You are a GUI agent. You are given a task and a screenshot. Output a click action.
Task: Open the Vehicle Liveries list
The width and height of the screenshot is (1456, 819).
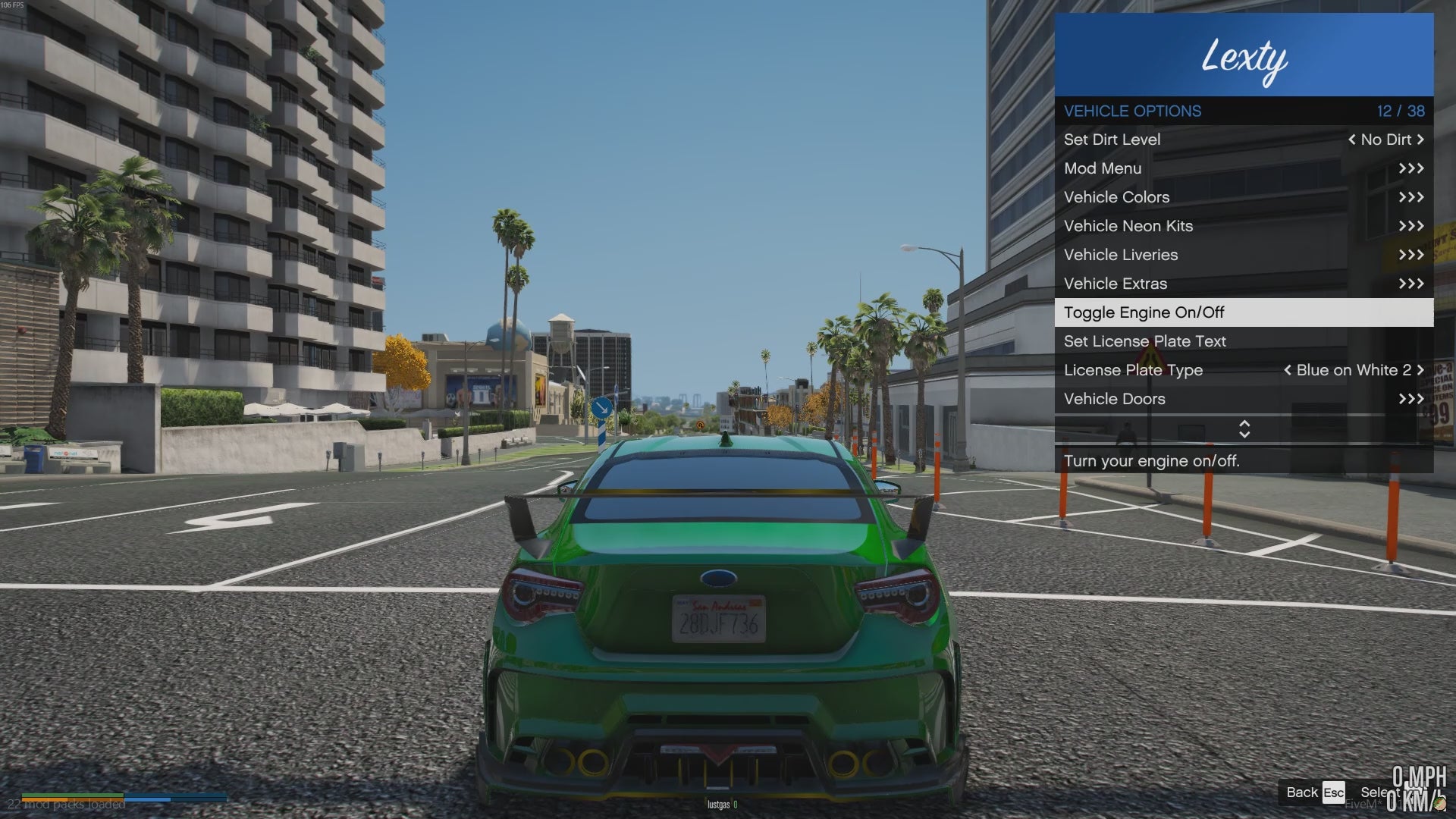coord(1244,255)
